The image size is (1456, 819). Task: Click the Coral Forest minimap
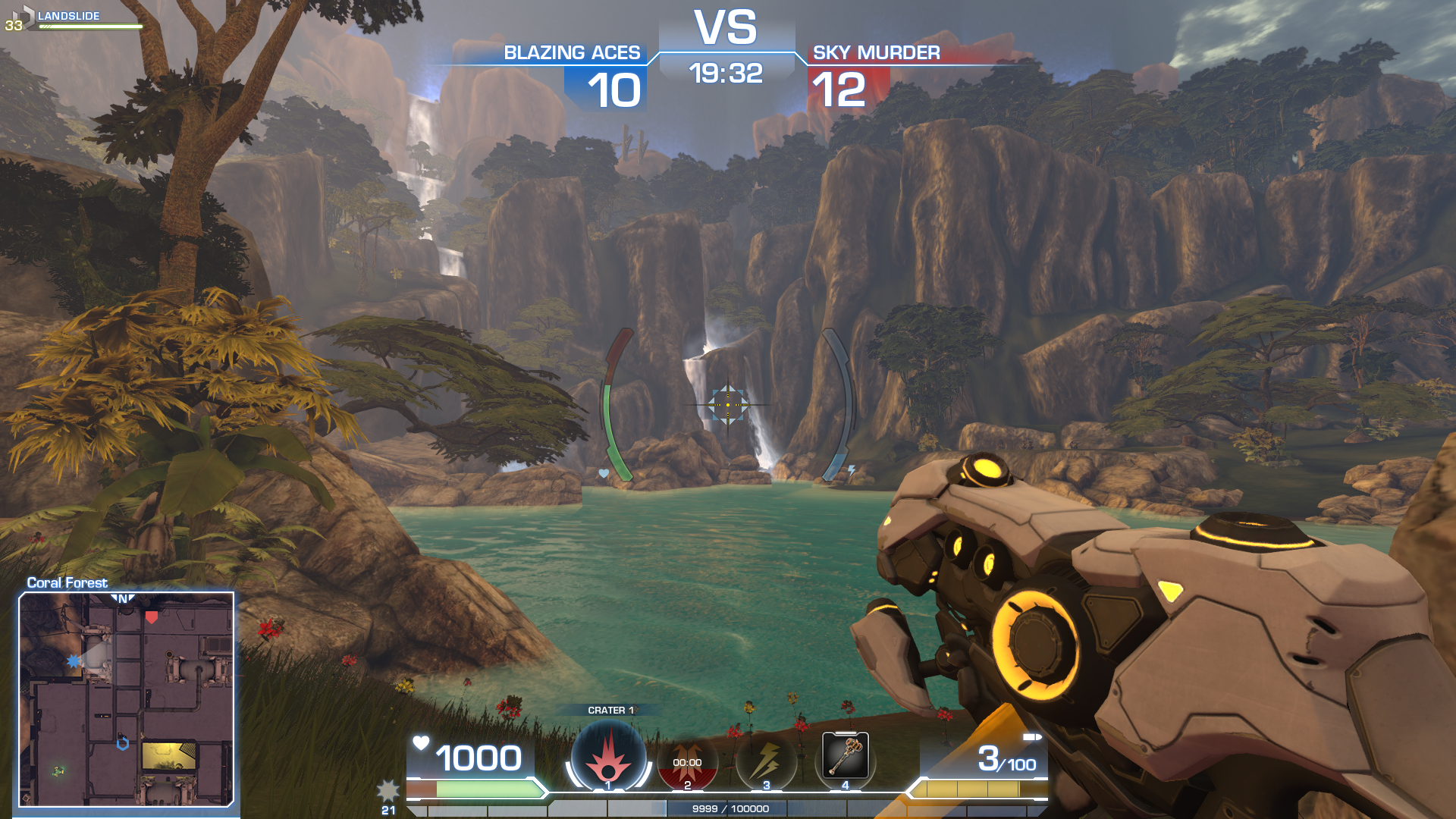click(127, 698)
